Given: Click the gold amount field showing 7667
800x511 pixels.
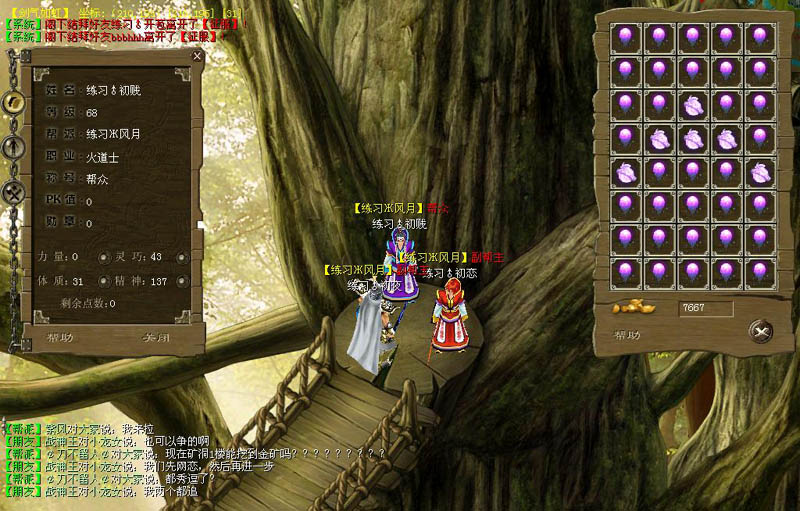Looking at the screenshot, I should pos(705,309).
